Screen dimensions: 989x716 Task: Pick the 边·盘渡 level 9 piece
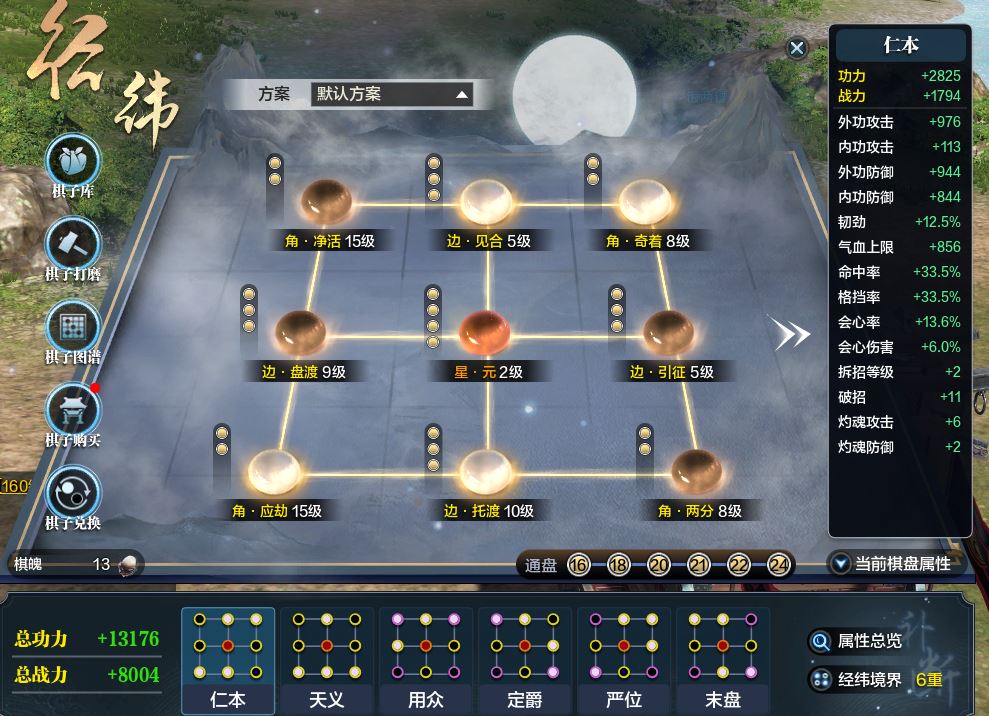point(301,333)
